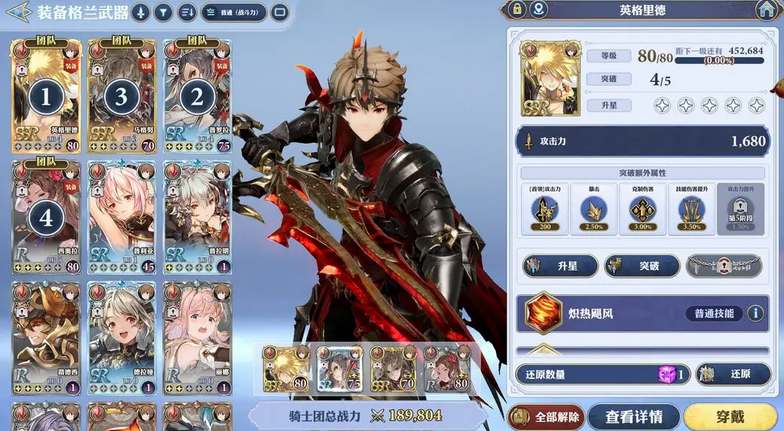Choose the pink-haired SR weapon card level 45
This screenshot has height=431, width=784.
(x=122, y=216)
